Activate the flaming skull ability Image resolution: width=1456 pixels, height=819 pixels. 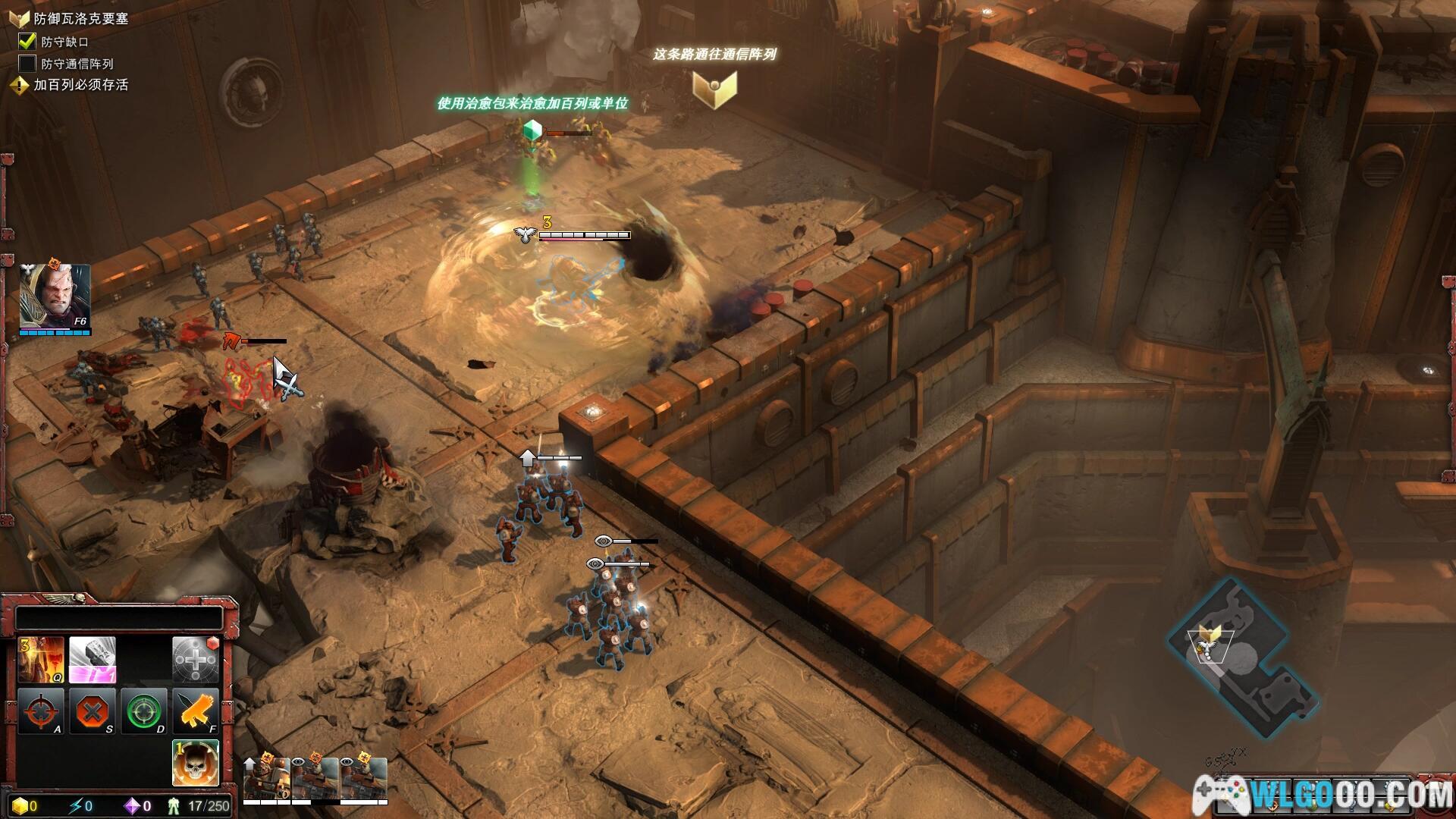pyautogui.click(x=196, y=763)
